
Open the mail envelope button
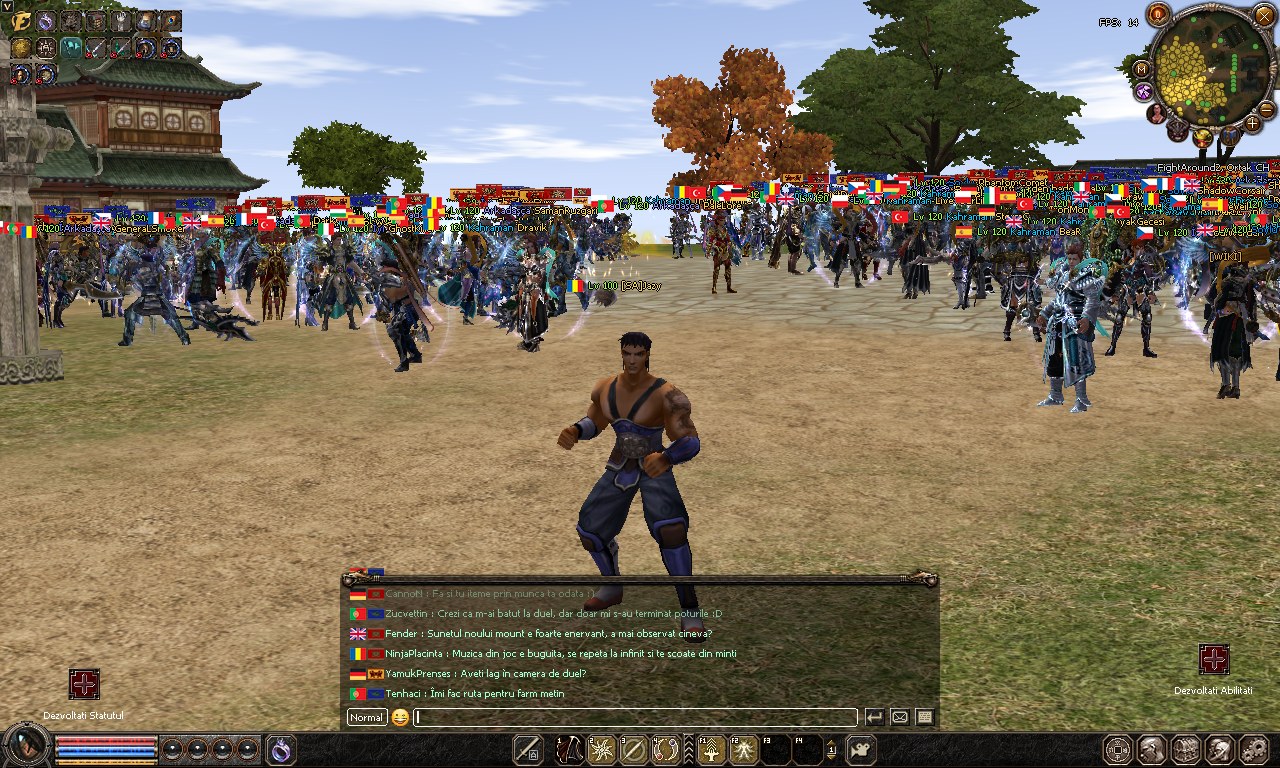(x=899, y=717)
